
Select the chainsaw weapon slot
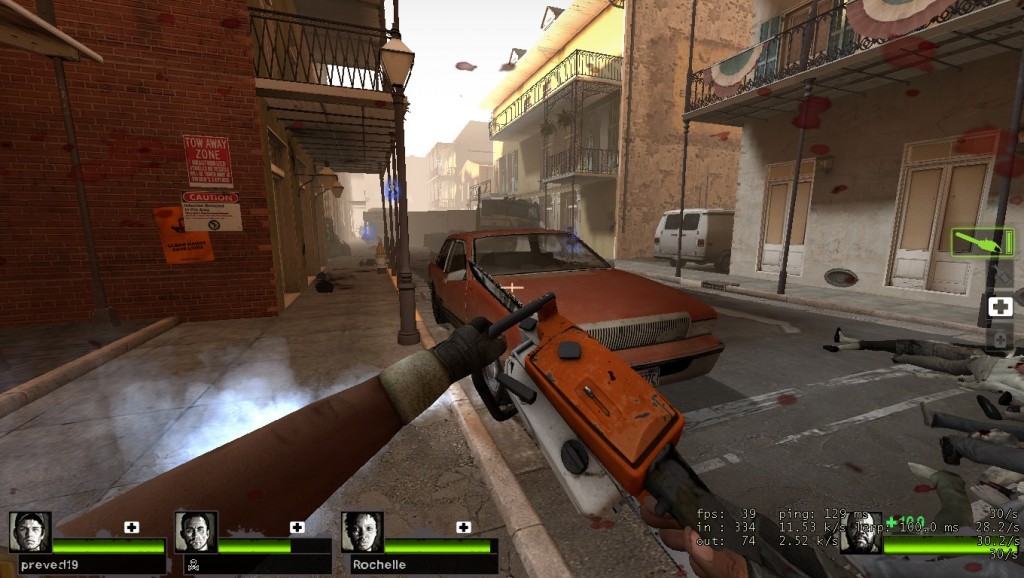982,242
